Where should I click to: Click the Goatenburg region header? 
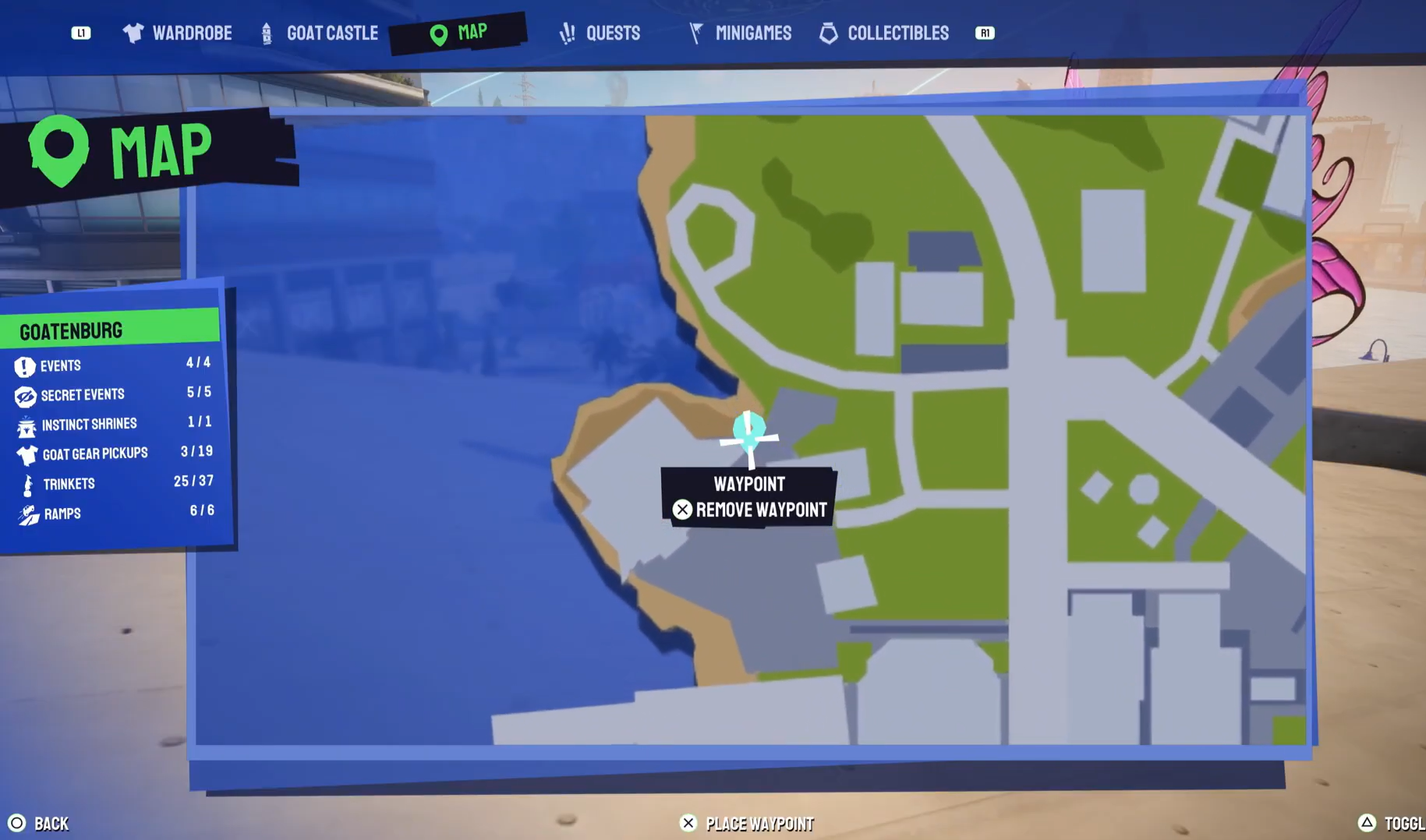point(72,330)
